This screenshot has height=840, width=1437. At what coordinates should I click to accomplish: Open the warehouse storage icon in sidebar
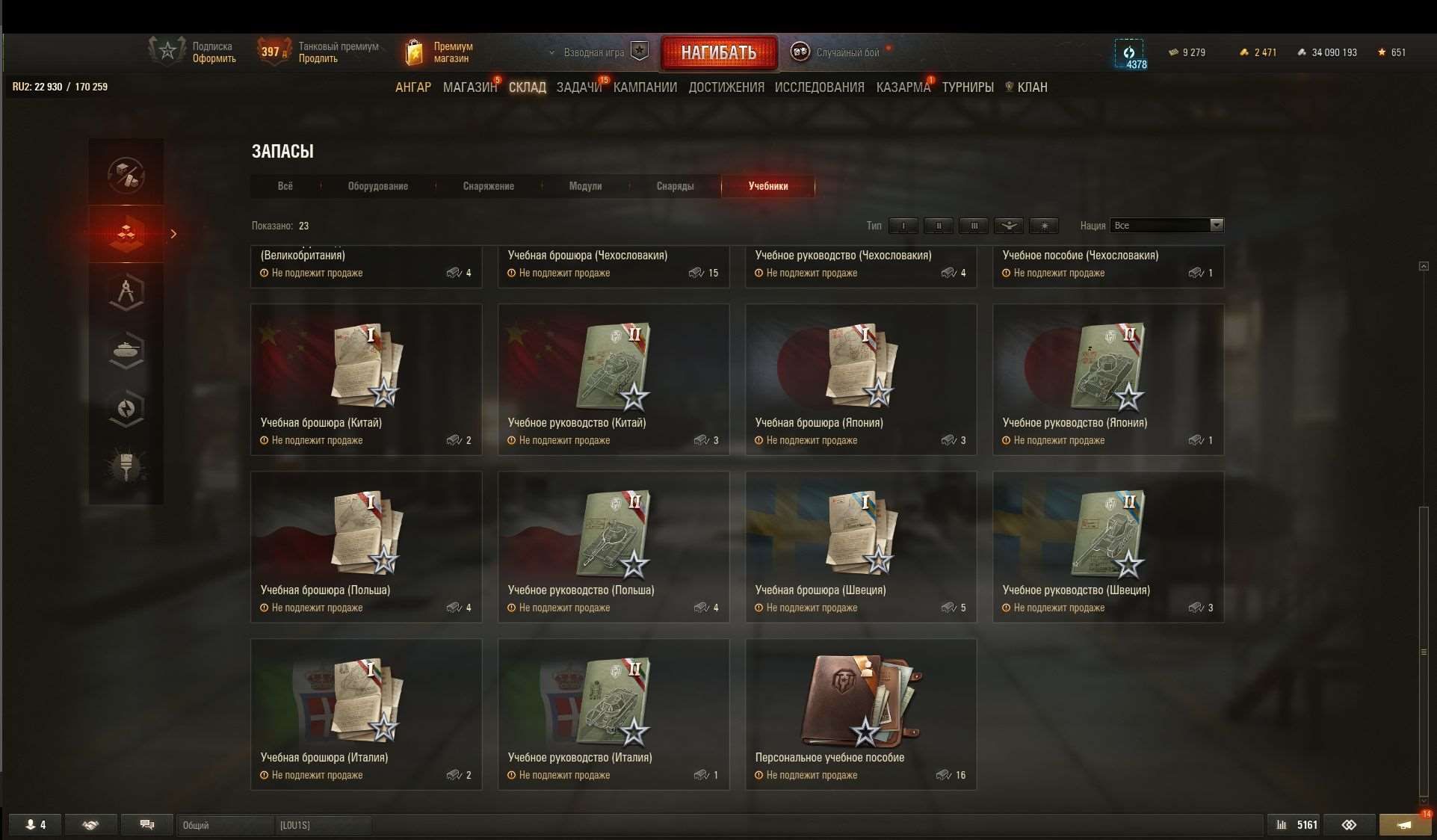point(126,234)
